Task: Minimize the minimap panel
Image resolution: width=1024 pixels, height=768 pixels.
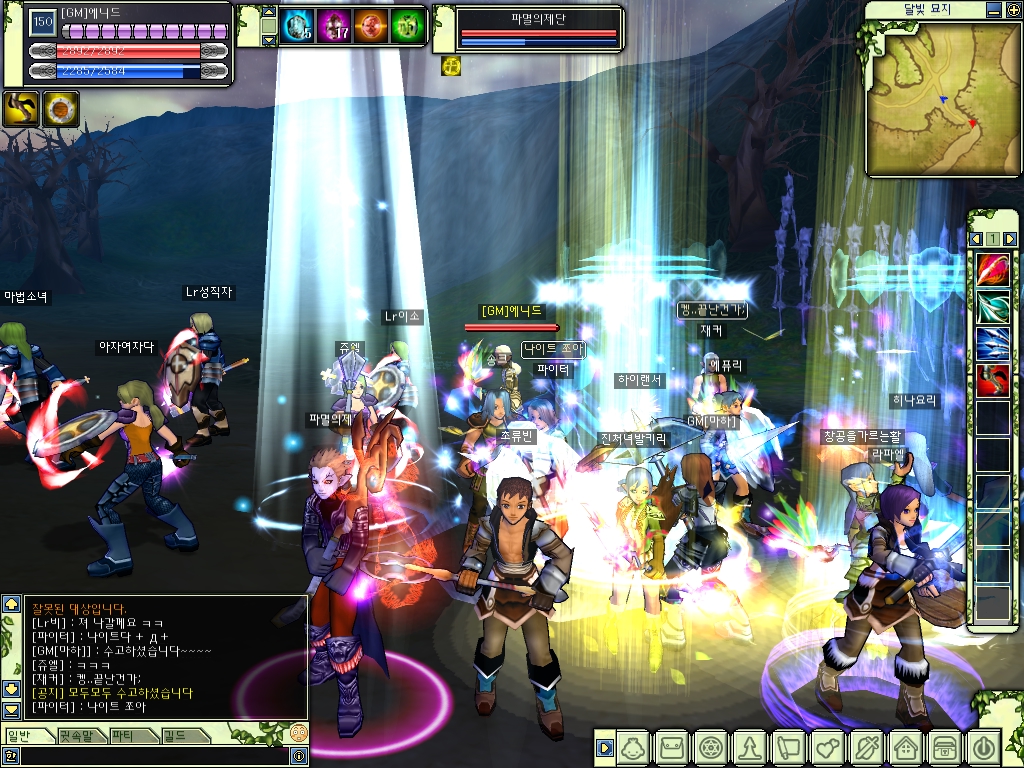Action: tap(992, 10)
